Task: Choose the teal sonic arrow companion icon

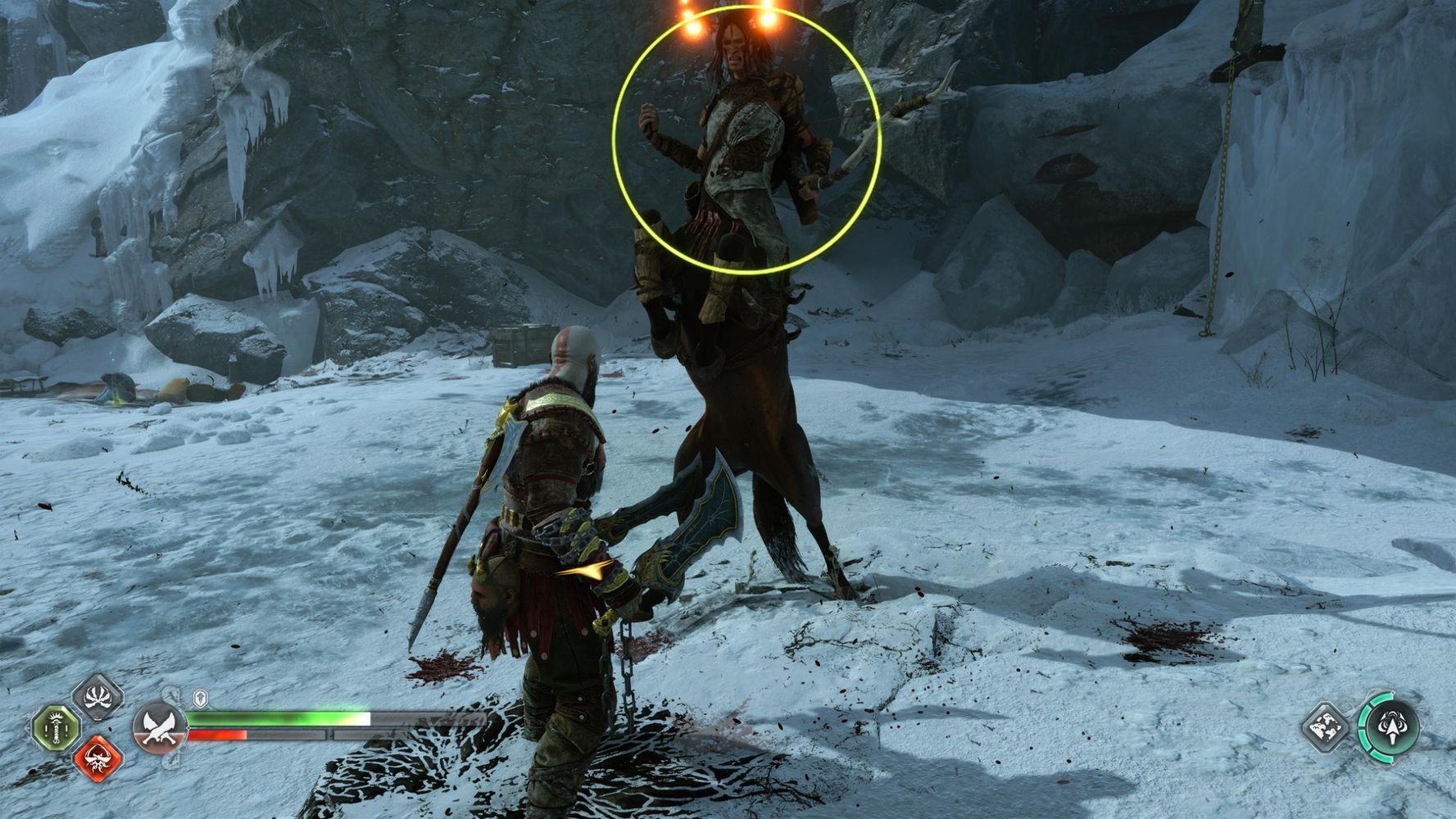Action: [x=1390, y=726]
